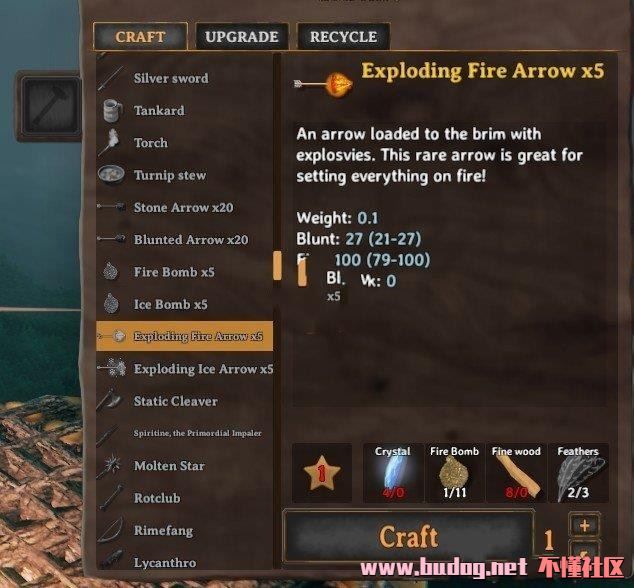Select the Craft tab
634x588 pixels.
[x=140, y=37]
